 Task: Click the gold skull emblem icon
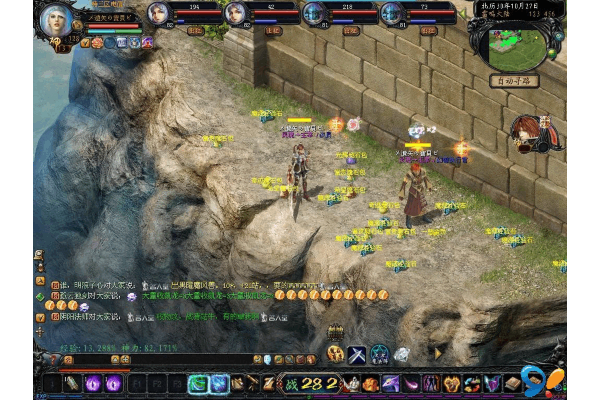pyautogui.click(x=335, y=353)
